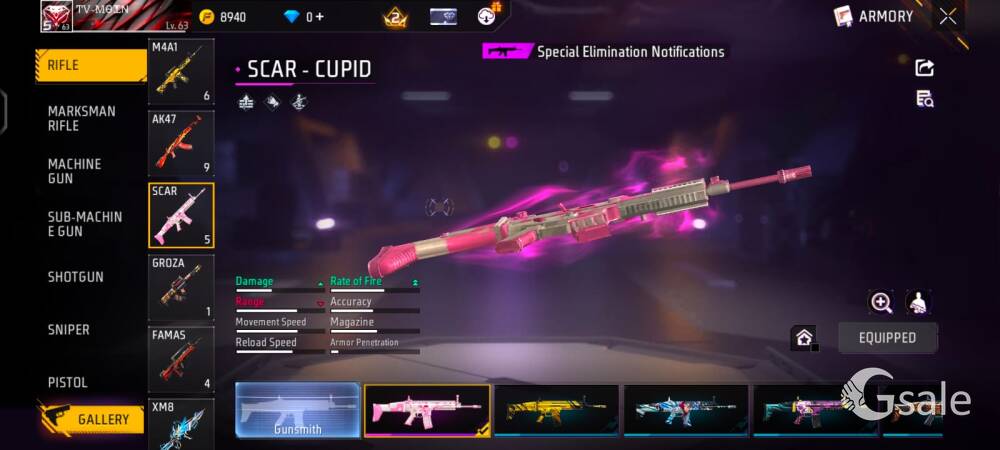Choose the Sub-Machine Gun category

(85, 224)
